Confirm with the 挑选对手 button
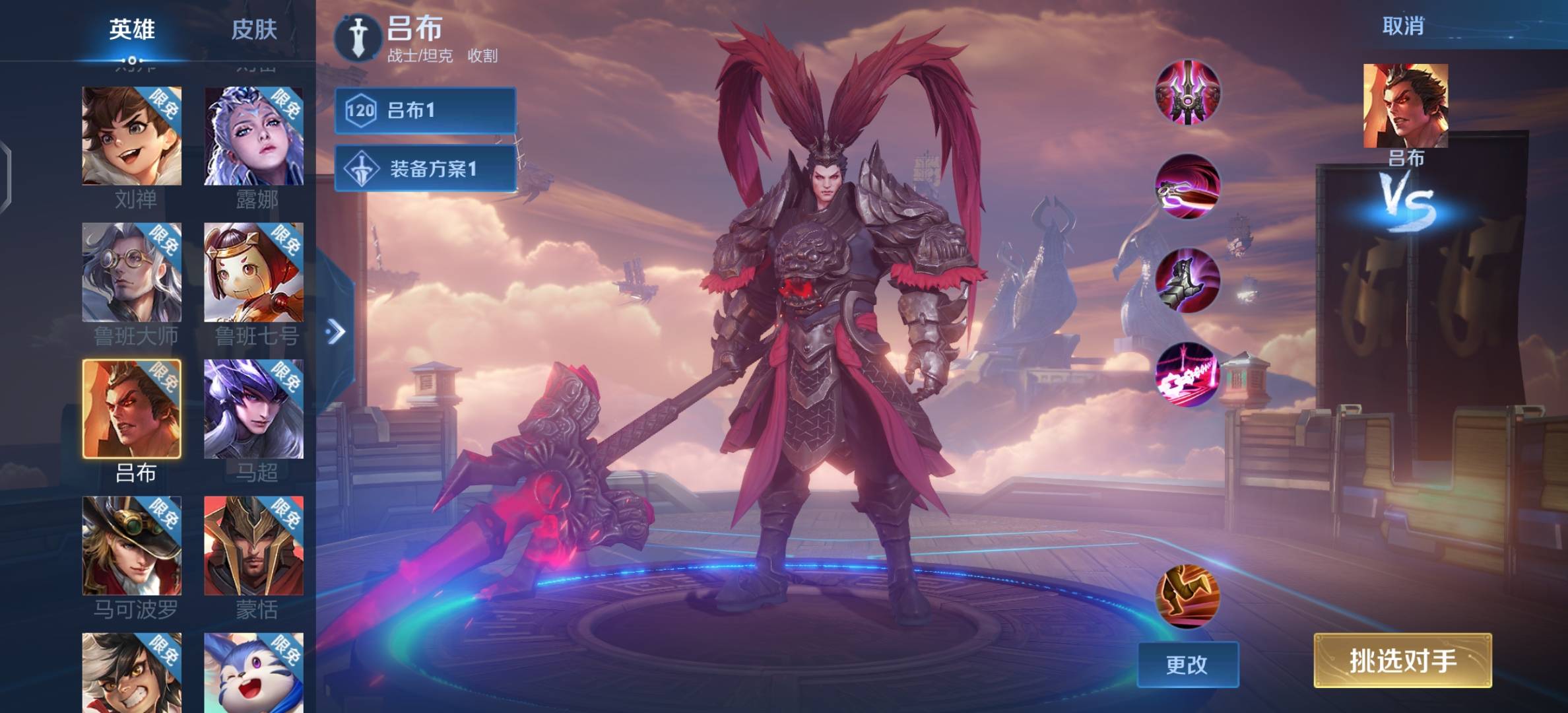Image resolution: width=1568 pixels, height=713 pixels. tap(1402, 660)
